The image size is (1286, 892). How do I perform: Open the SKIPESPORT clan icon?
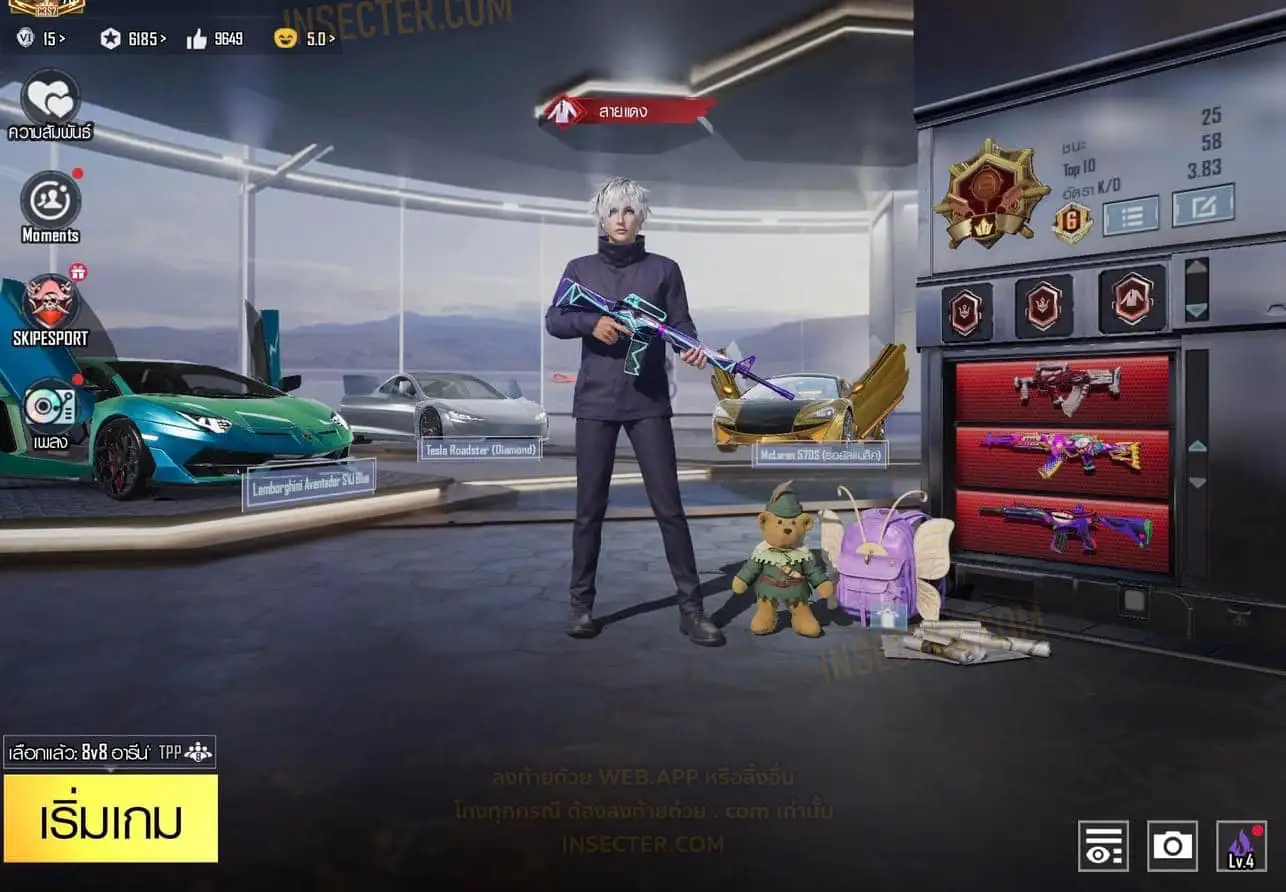coord(50,304)
